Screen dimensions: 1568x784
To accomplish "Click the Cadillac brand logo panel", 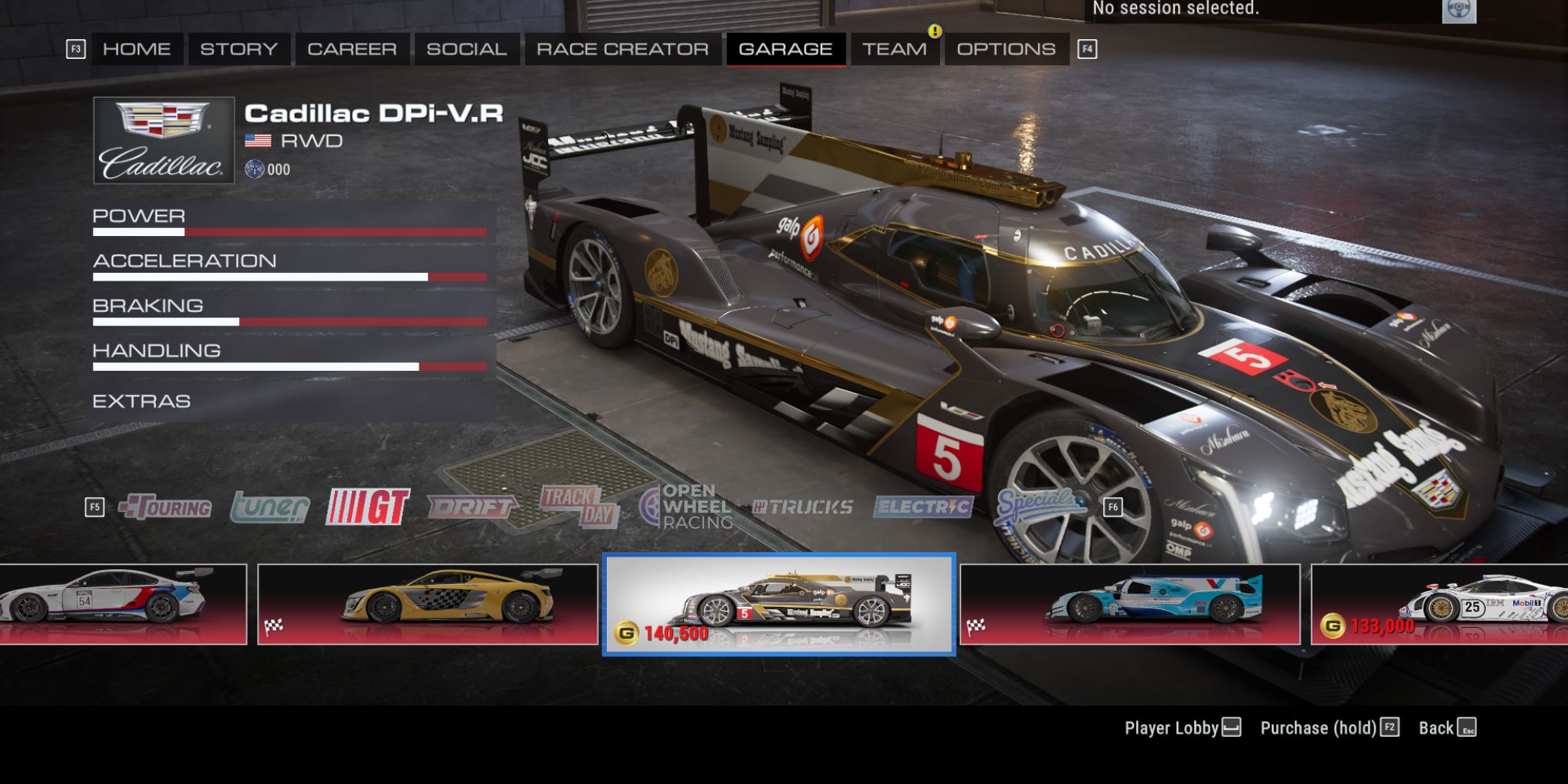I will coord(162,140).
